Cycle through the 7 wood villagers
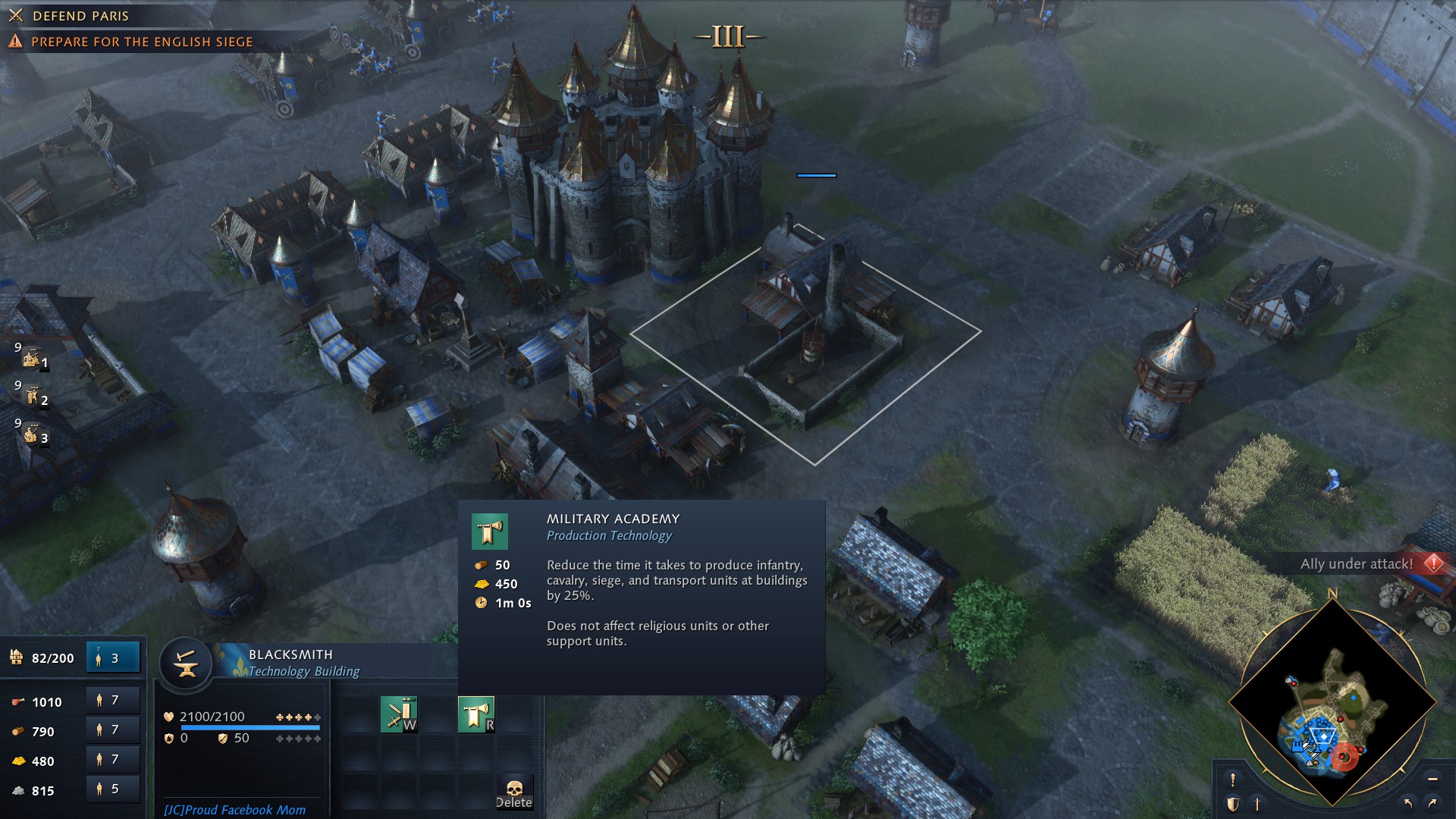 113,730
